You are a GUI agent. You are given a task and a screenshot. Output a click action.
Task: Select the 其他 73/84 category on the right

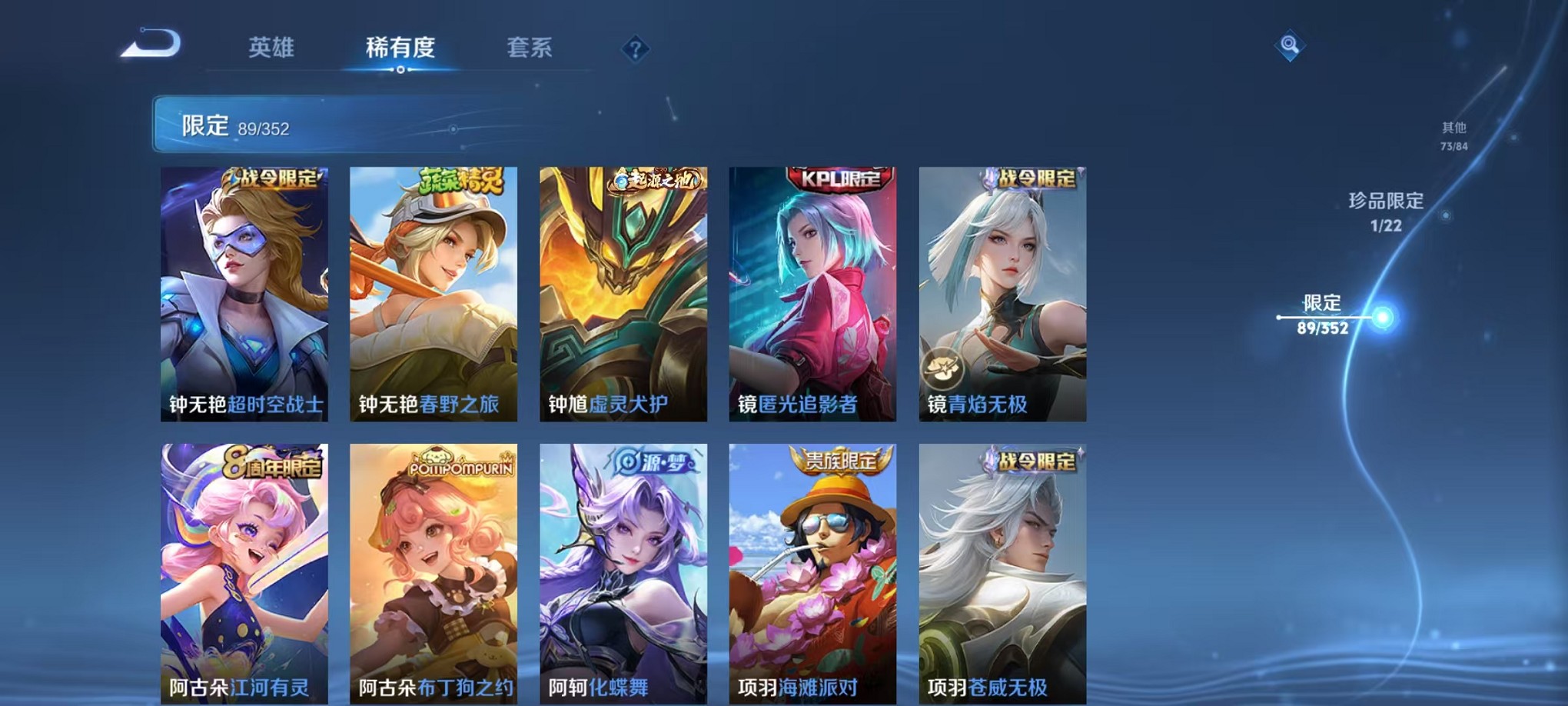click(1453, 137)
